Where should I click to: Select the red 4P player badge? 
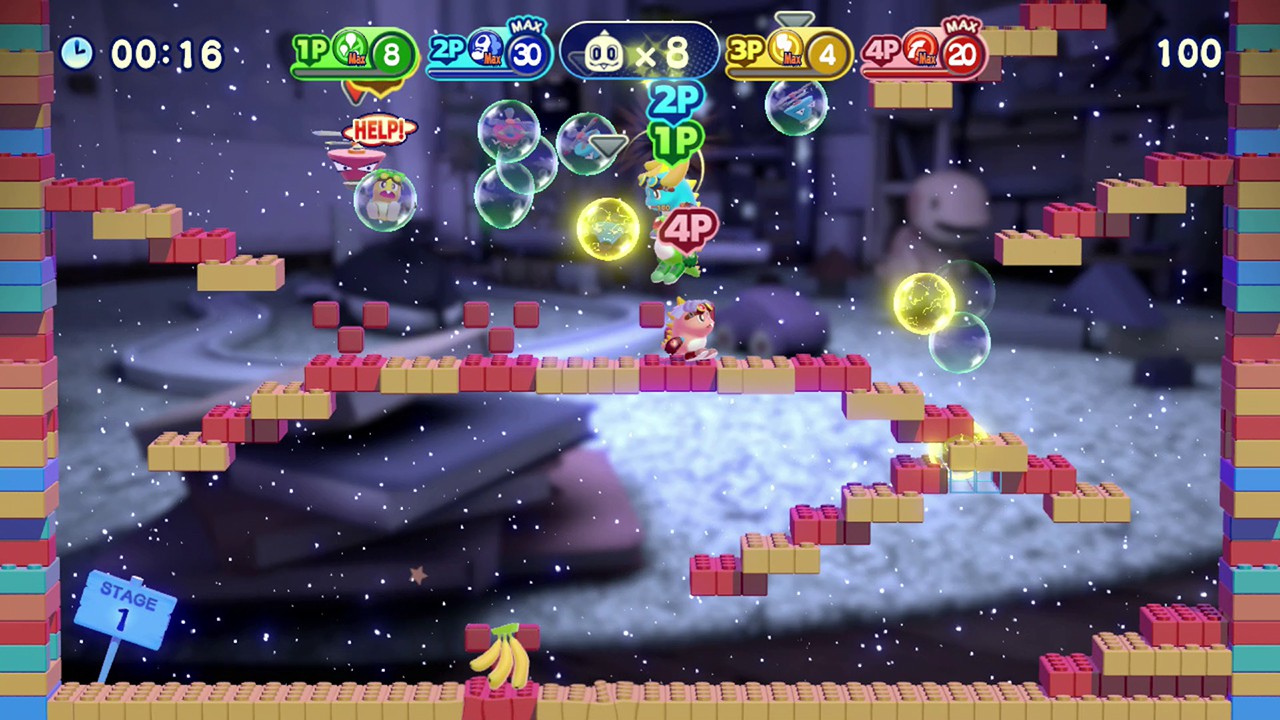pos(923,54)
